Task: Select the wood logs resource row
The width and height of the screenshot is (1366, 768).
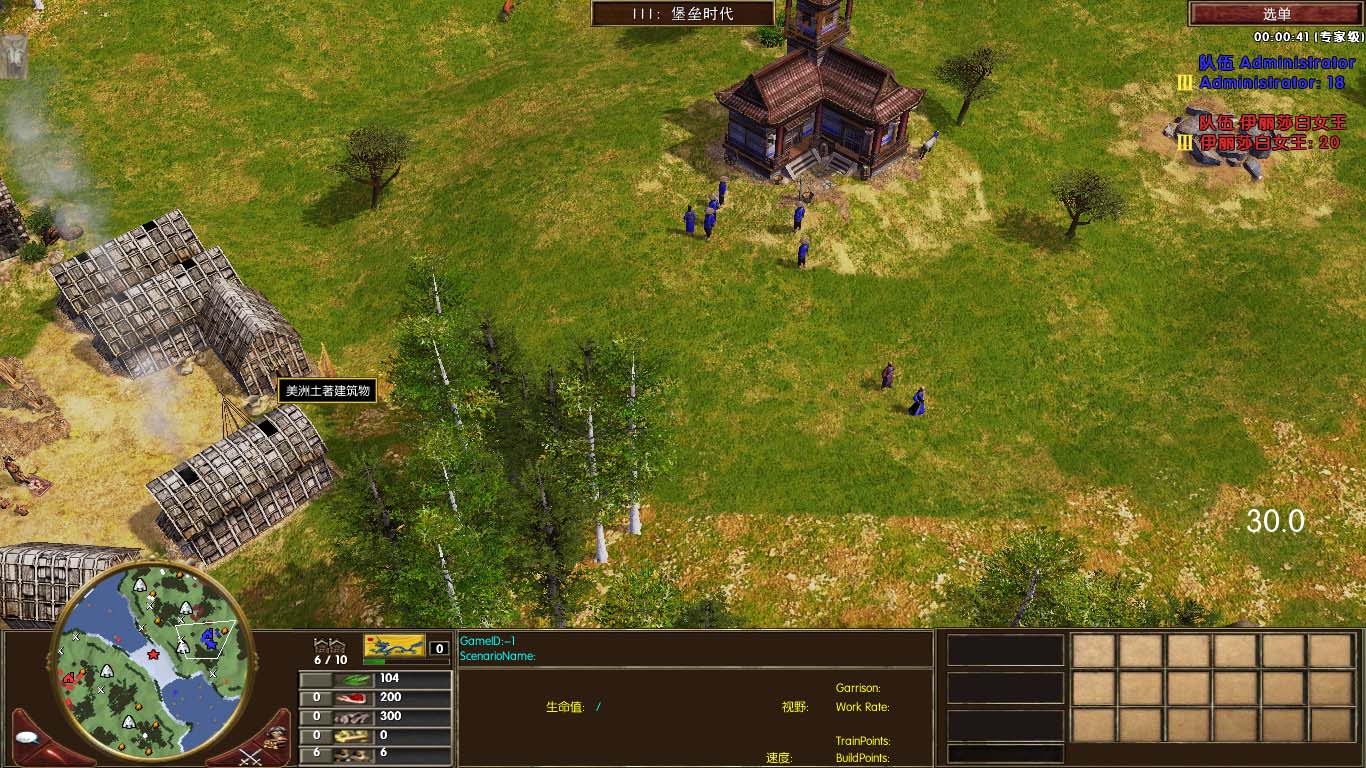Action: [376, 716]
